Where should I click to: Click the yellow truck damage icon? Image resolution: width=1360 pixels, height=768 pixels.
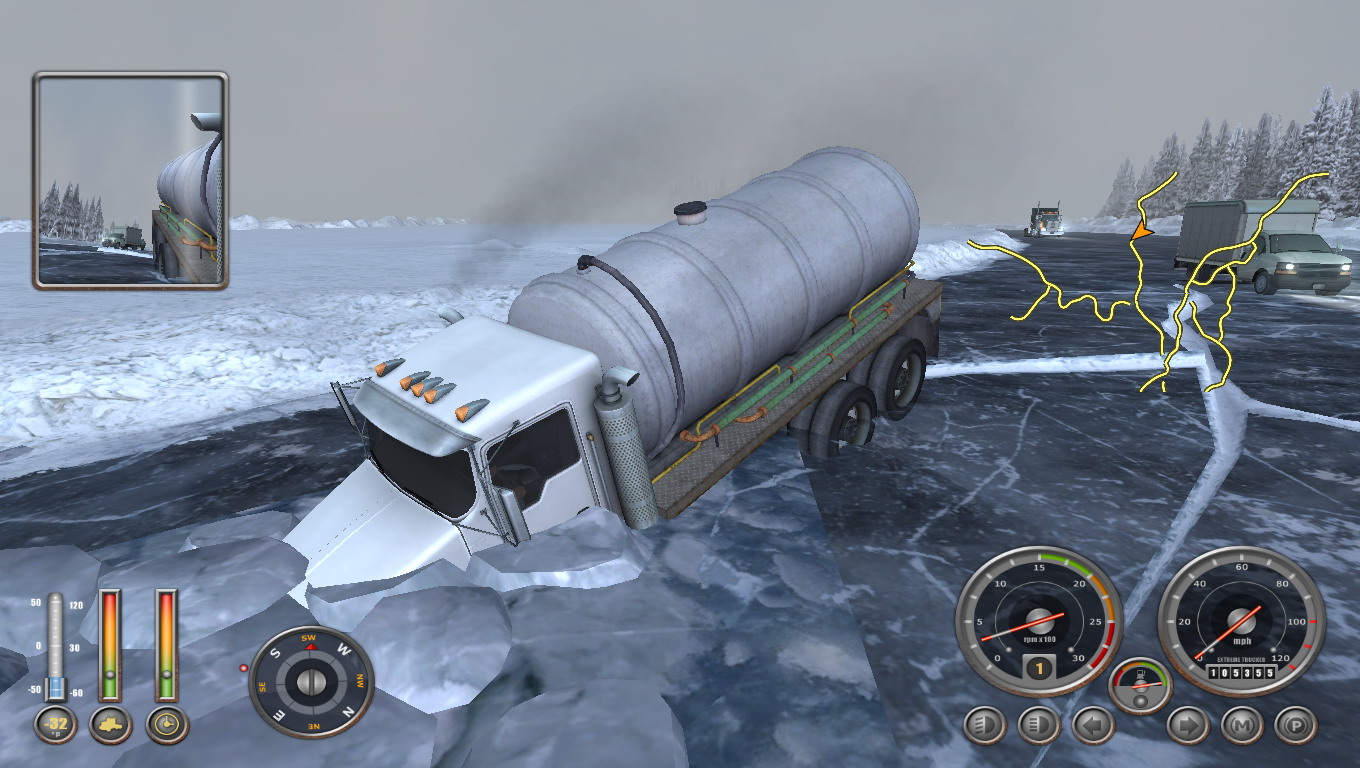tap(110, 724)
